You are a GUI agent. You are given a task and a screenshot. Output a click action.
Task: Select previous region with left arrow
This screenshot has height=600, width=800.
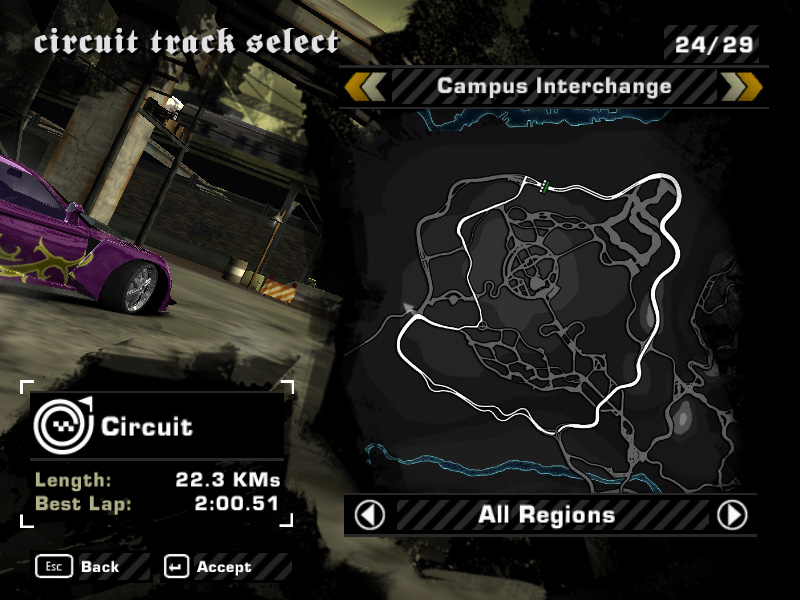370,515
